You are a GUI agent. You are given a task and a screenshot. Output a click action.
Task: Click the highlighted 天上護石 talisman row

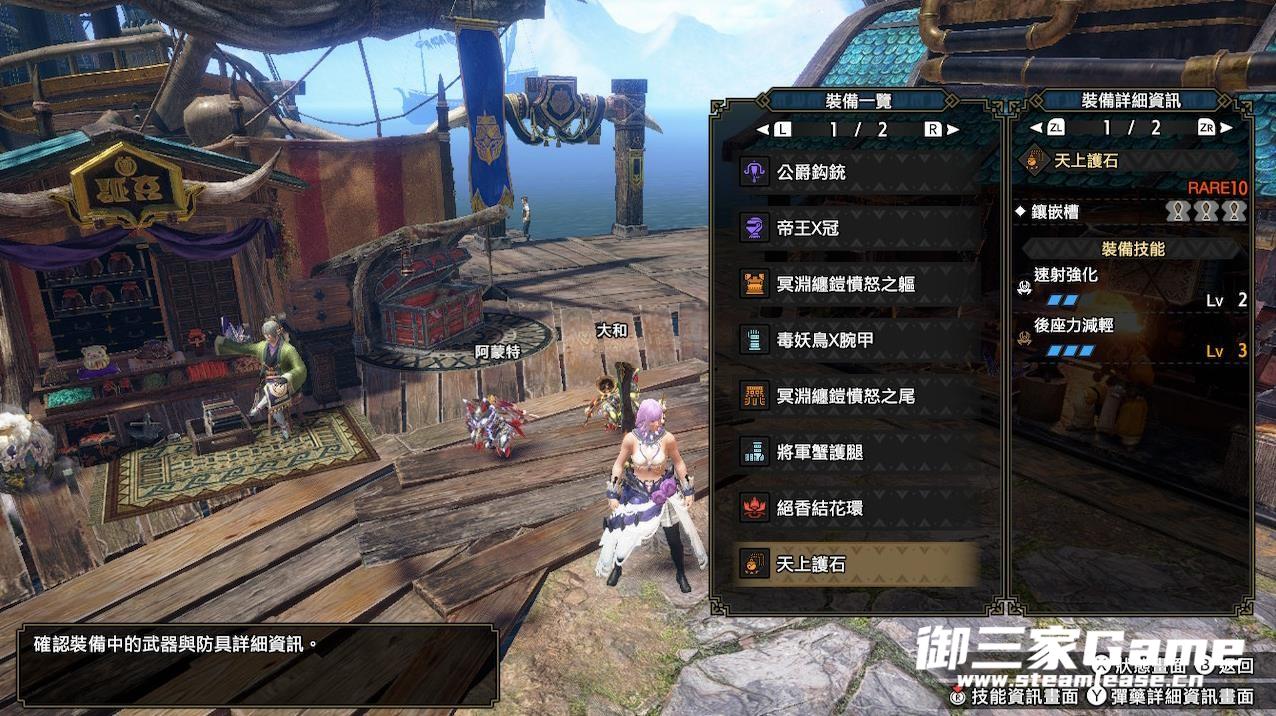(x=856, y=564)
